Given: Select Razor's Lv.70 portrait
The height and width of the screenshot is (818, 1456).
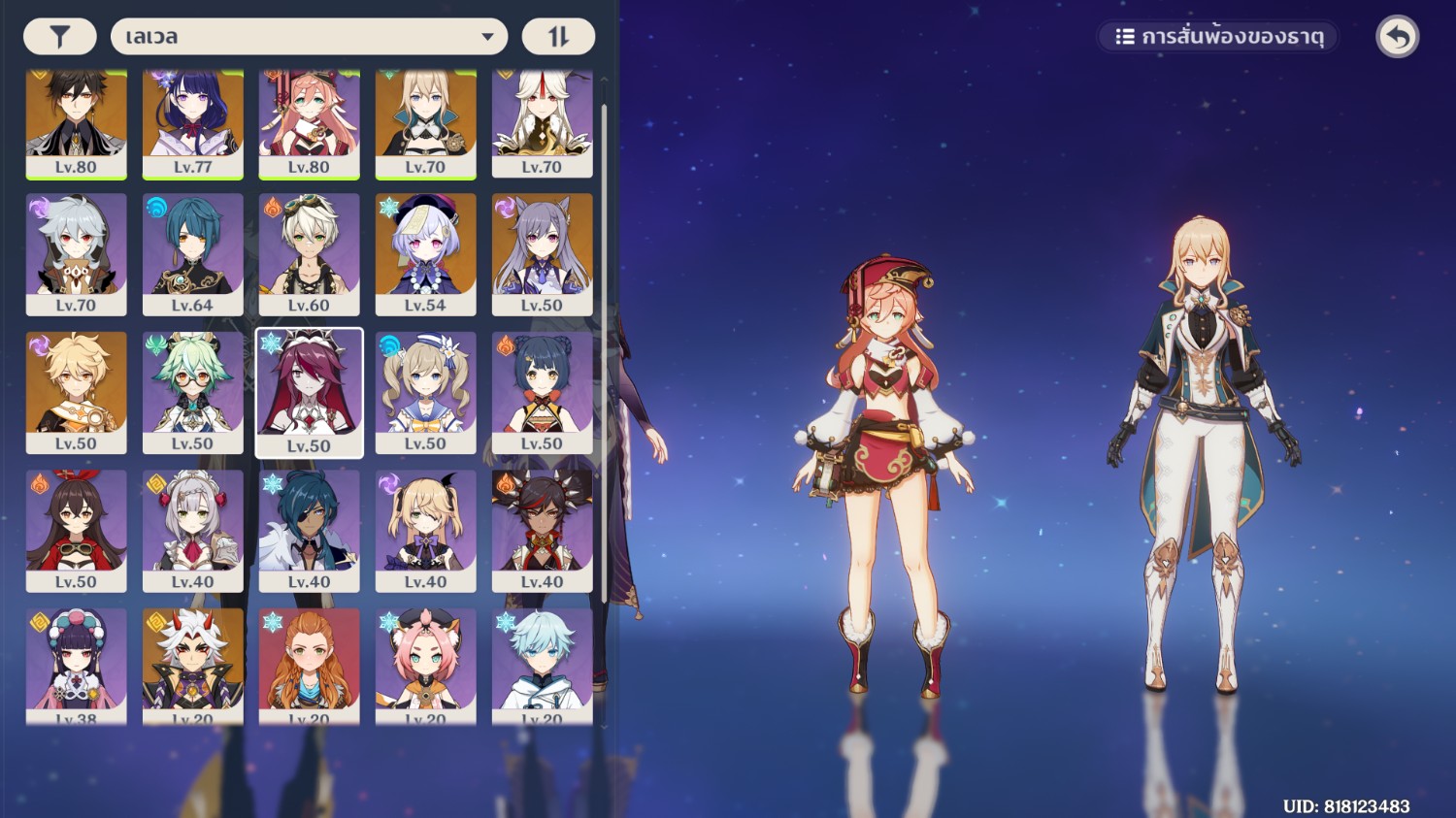Looking at the screenshot, I should [76, 252].
